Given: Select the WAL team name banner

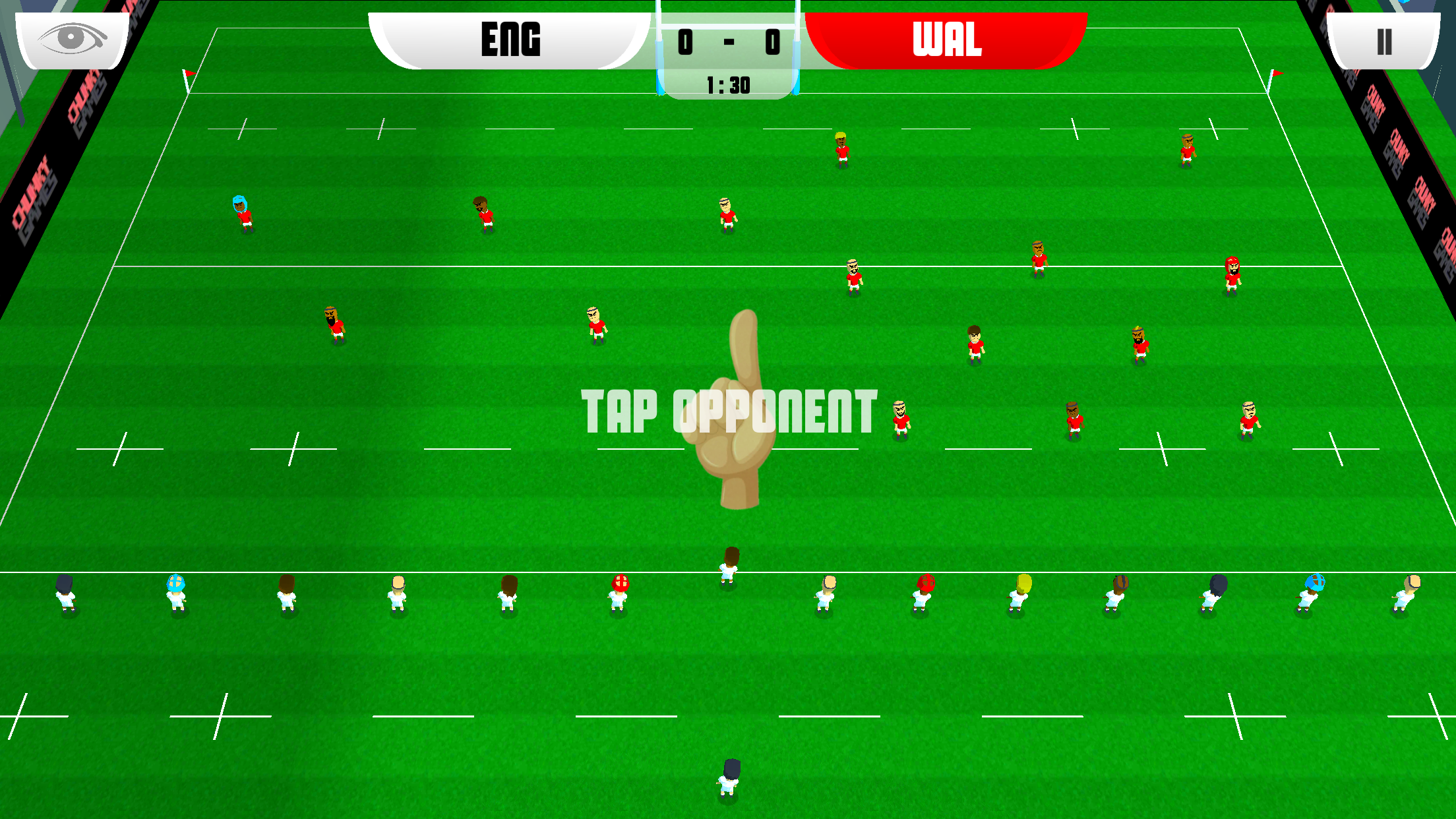Looking at the screenshot, I should [946, 41].
